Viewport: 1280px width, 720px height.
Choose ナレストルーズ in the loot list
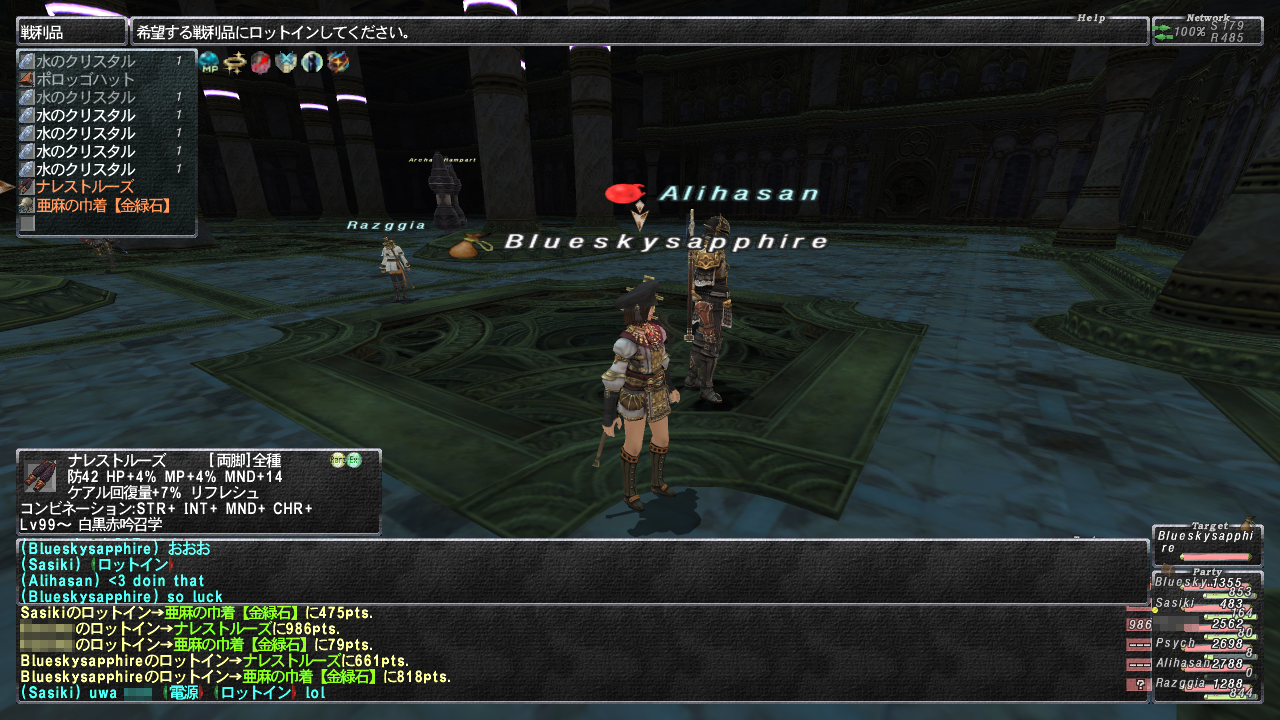[85, 187]
